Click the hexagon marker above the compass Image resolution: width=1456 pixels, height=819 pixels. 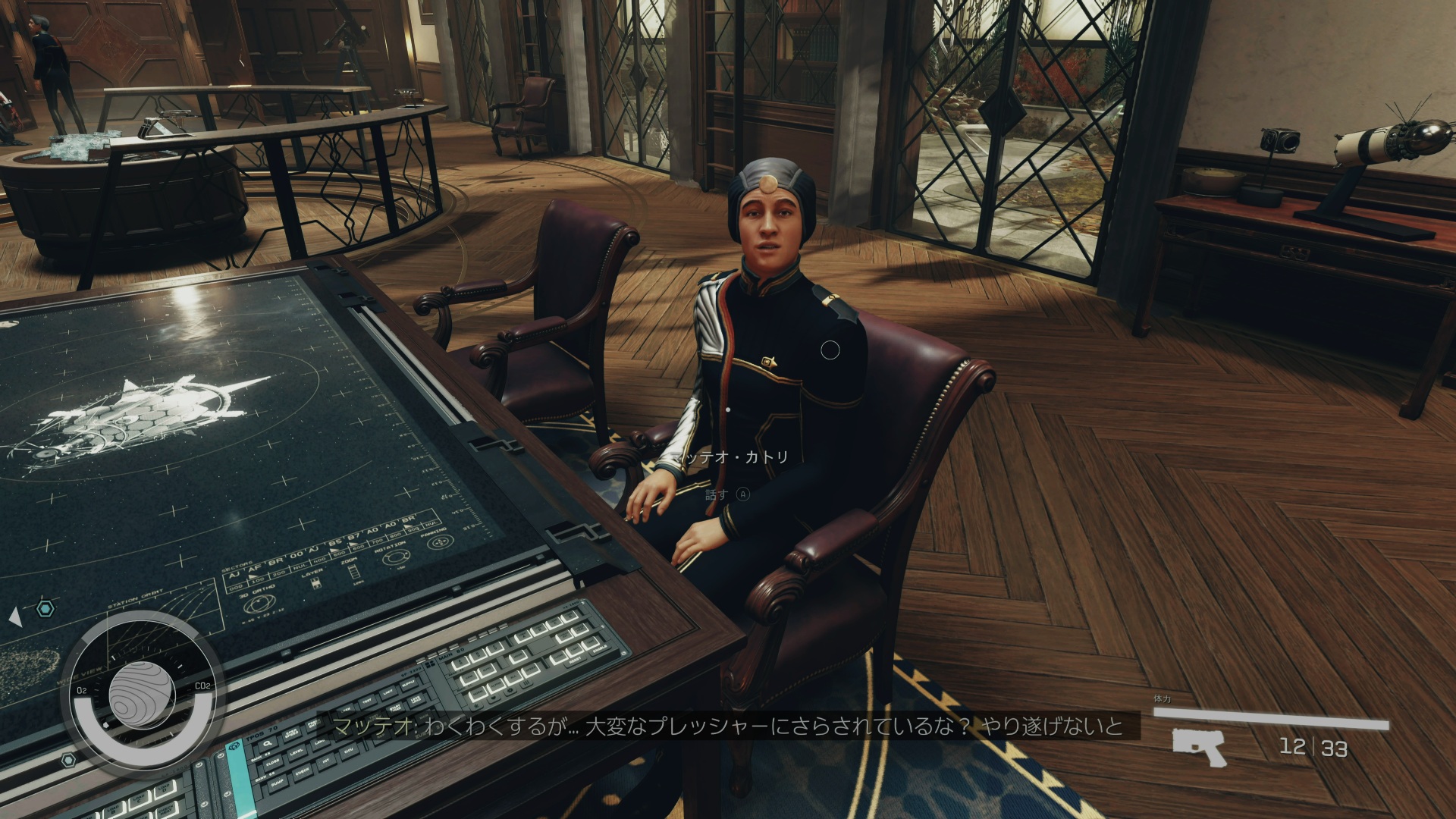(x=45, y=608)
